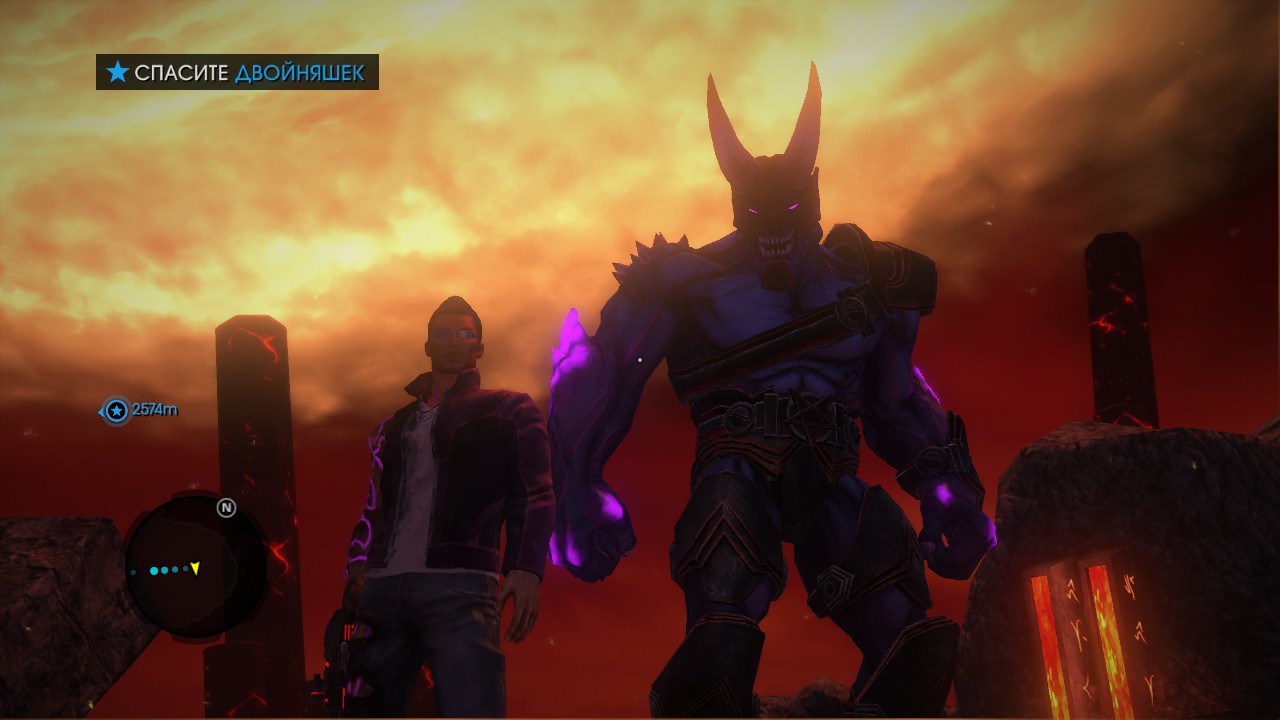Click the white crosshair dot at screen center
The image size is (1280, 720).
(639, 357)
